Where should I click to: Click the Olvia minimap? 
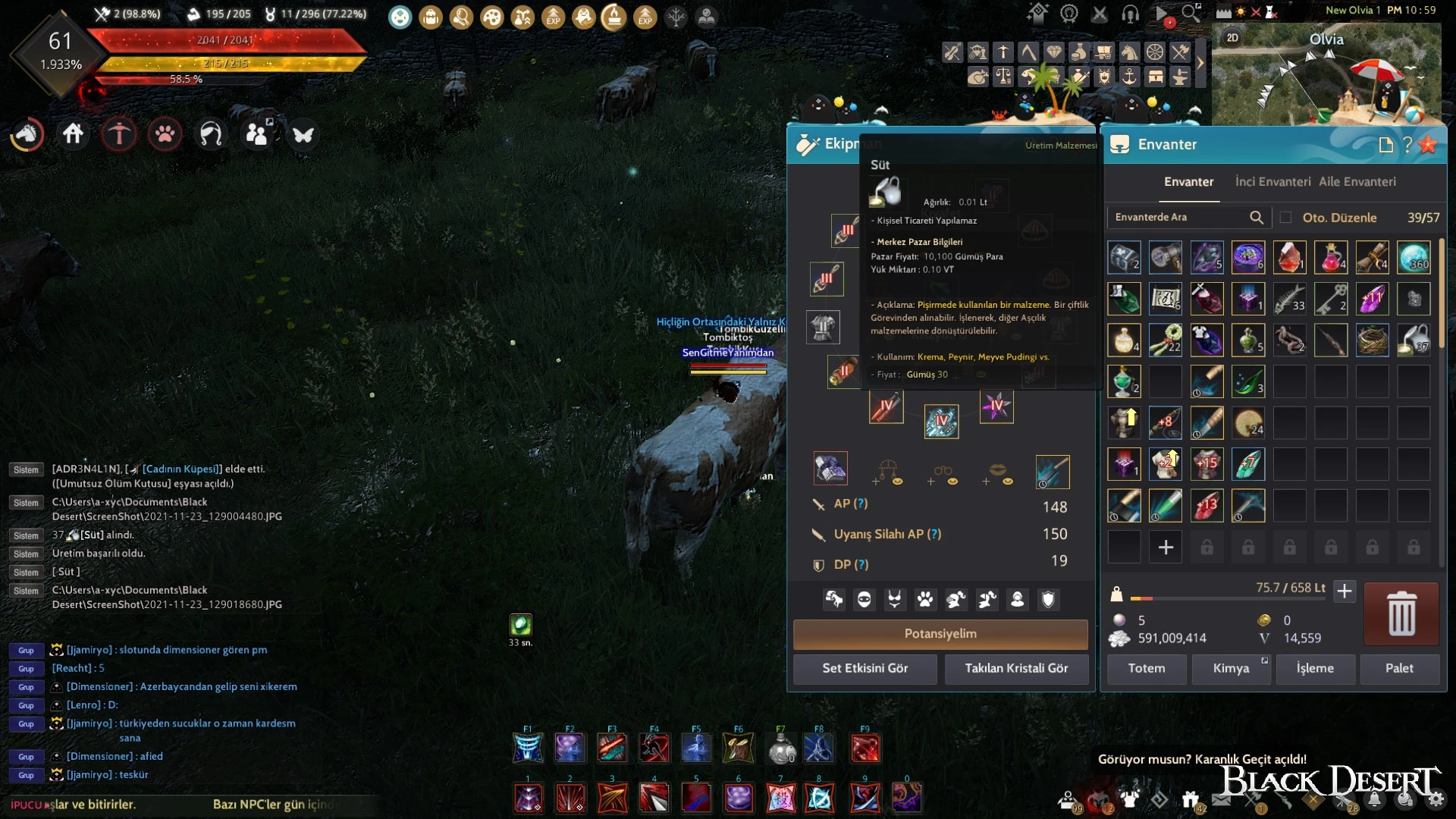point(1326,76)
